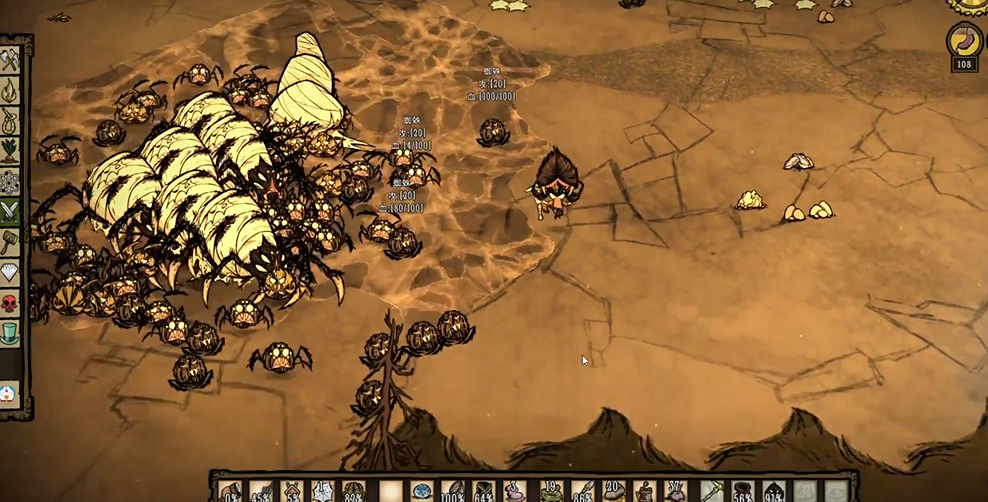
Task: Choose the Fight tab with crossed swords
Action: point(10,211)
